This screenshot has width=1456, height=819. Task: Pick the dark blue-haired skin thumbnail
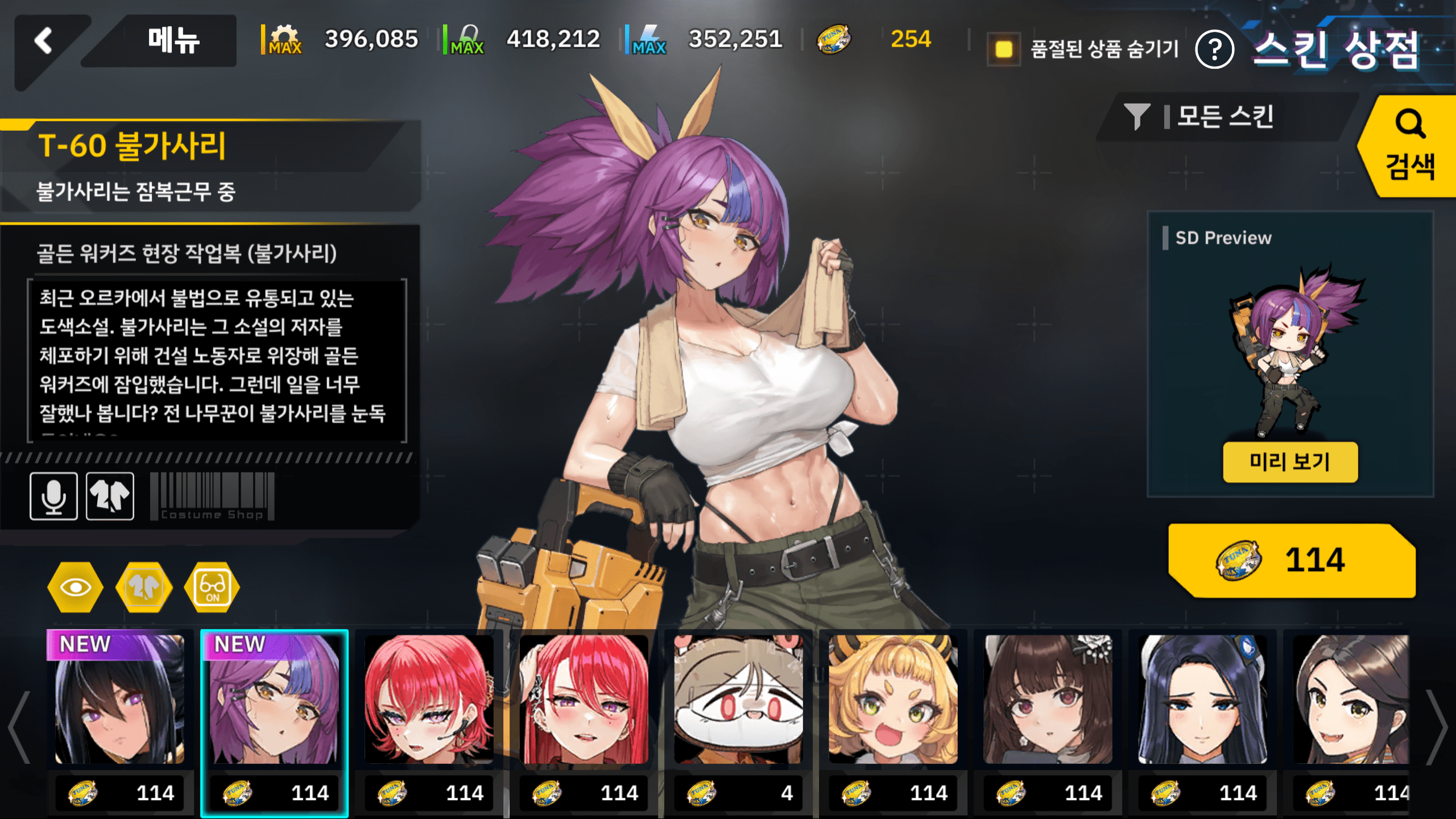click(x=1202, y=700)
